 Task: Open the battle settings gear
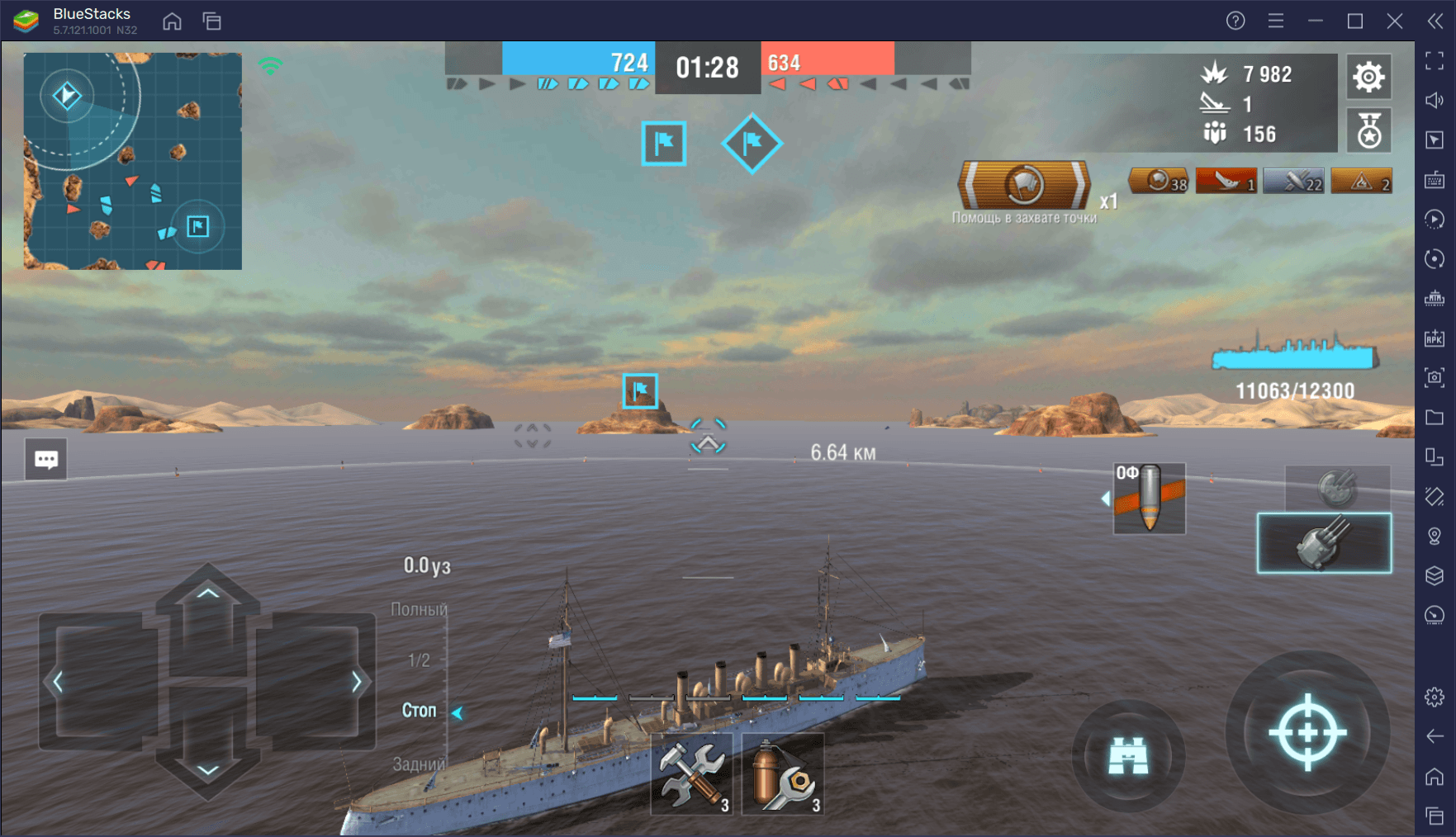(x=1368, y=77)
